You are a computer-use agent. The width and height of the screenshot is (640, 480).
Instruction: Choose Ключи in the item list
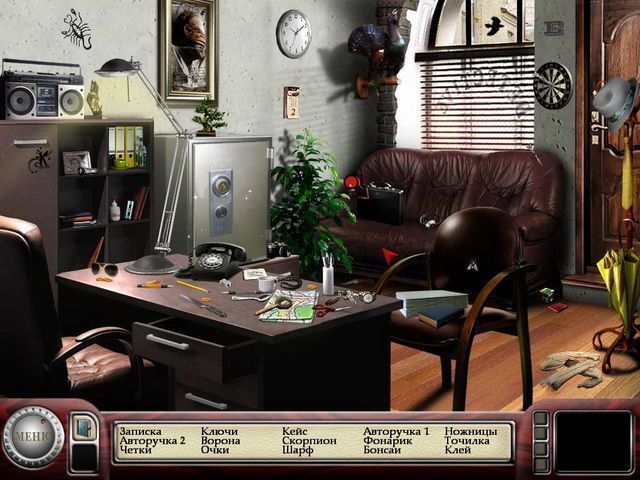click(219, 432)
